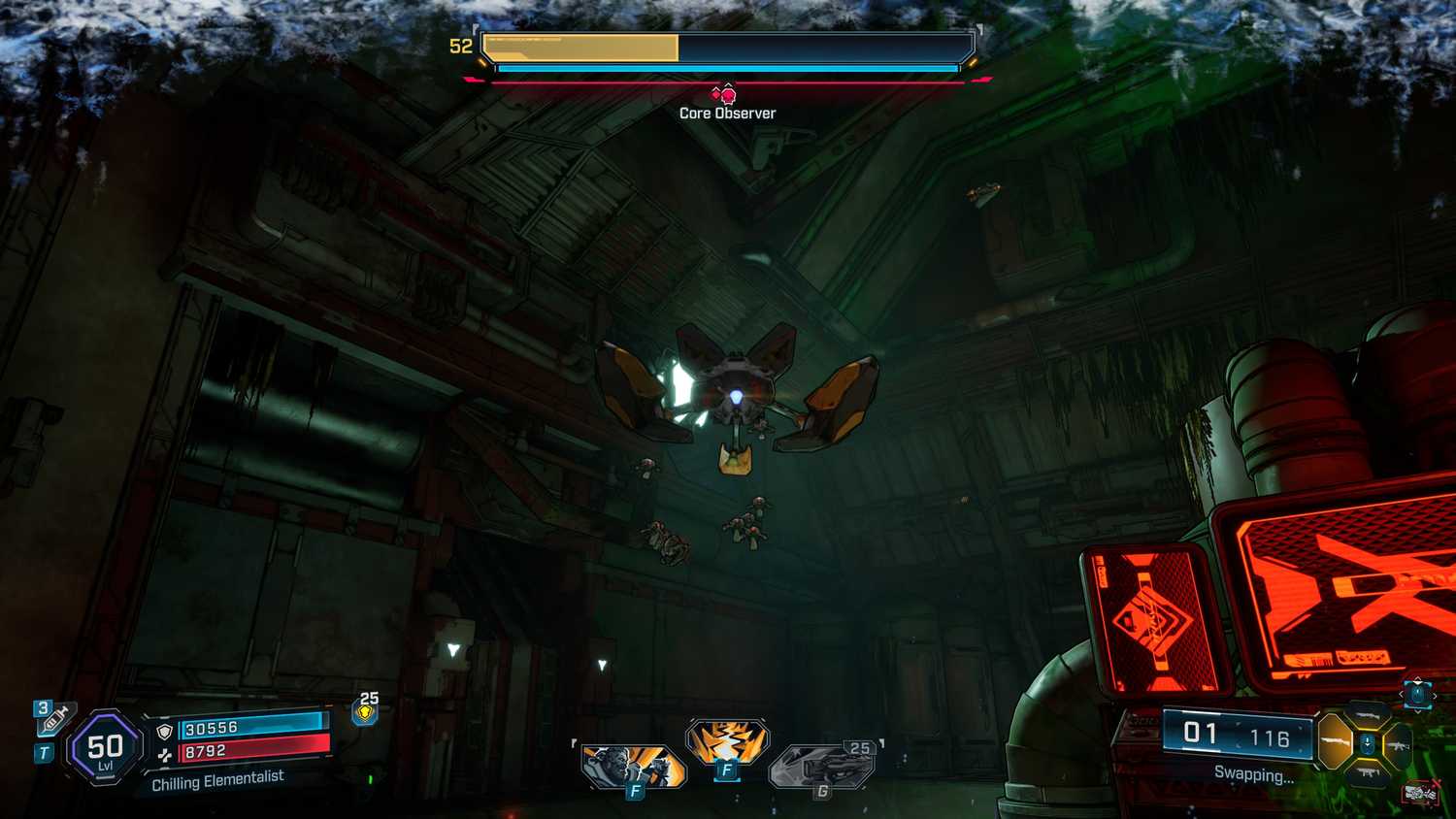
Task: Select the highlighted sniper weapon slot icon
Action: pyautogui.click(x=1335, y=741)
